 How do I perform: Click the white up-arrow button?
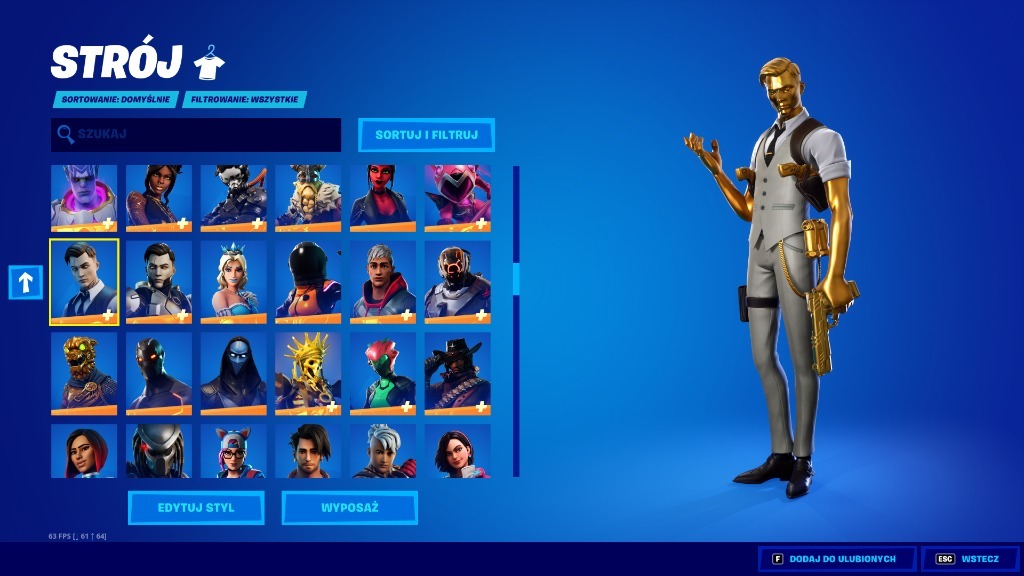pyautogui.click(x=25, y=282)
